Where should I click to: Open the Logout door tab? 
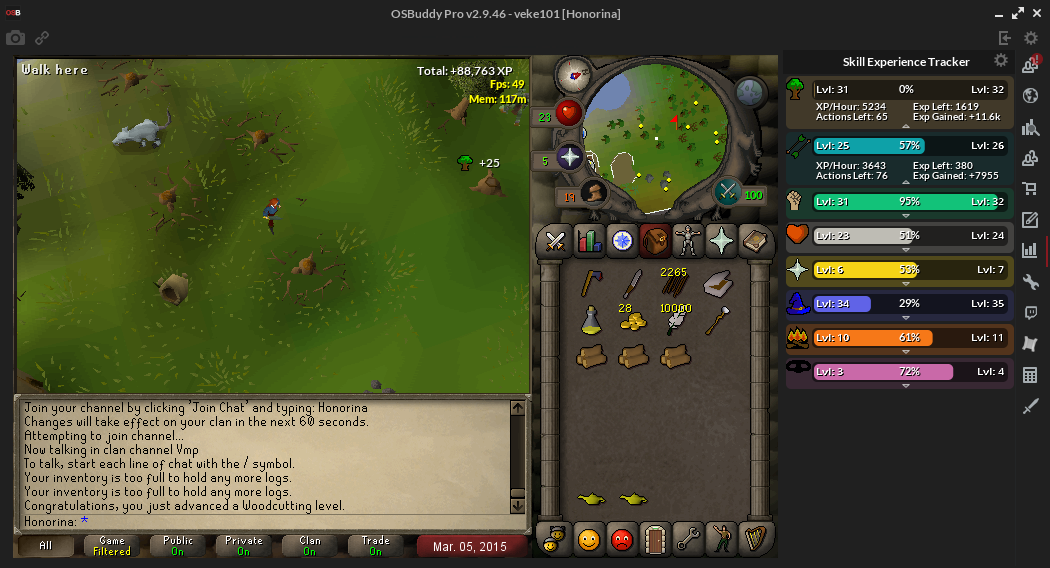pyautogui.click(x=654, y=540)
